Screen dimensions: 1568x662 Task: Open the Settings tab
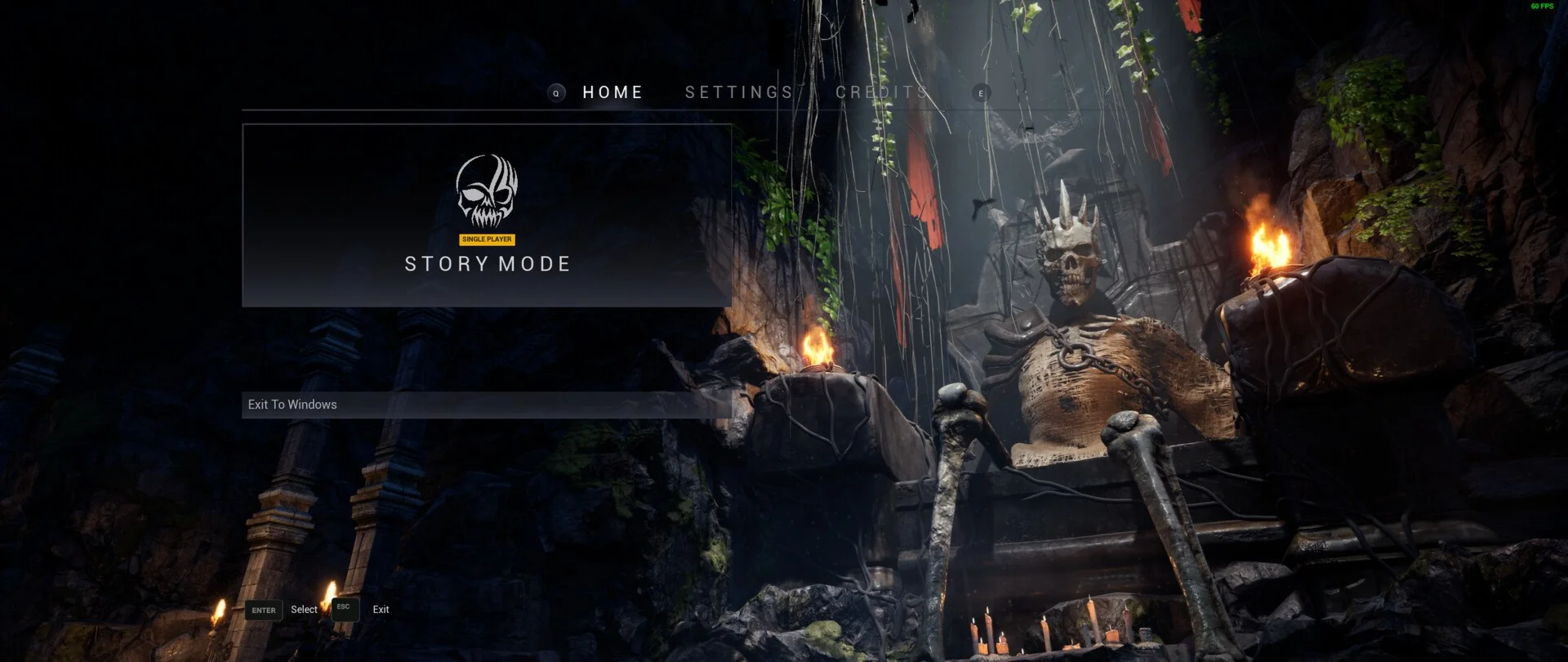click(x=739, y=92)
